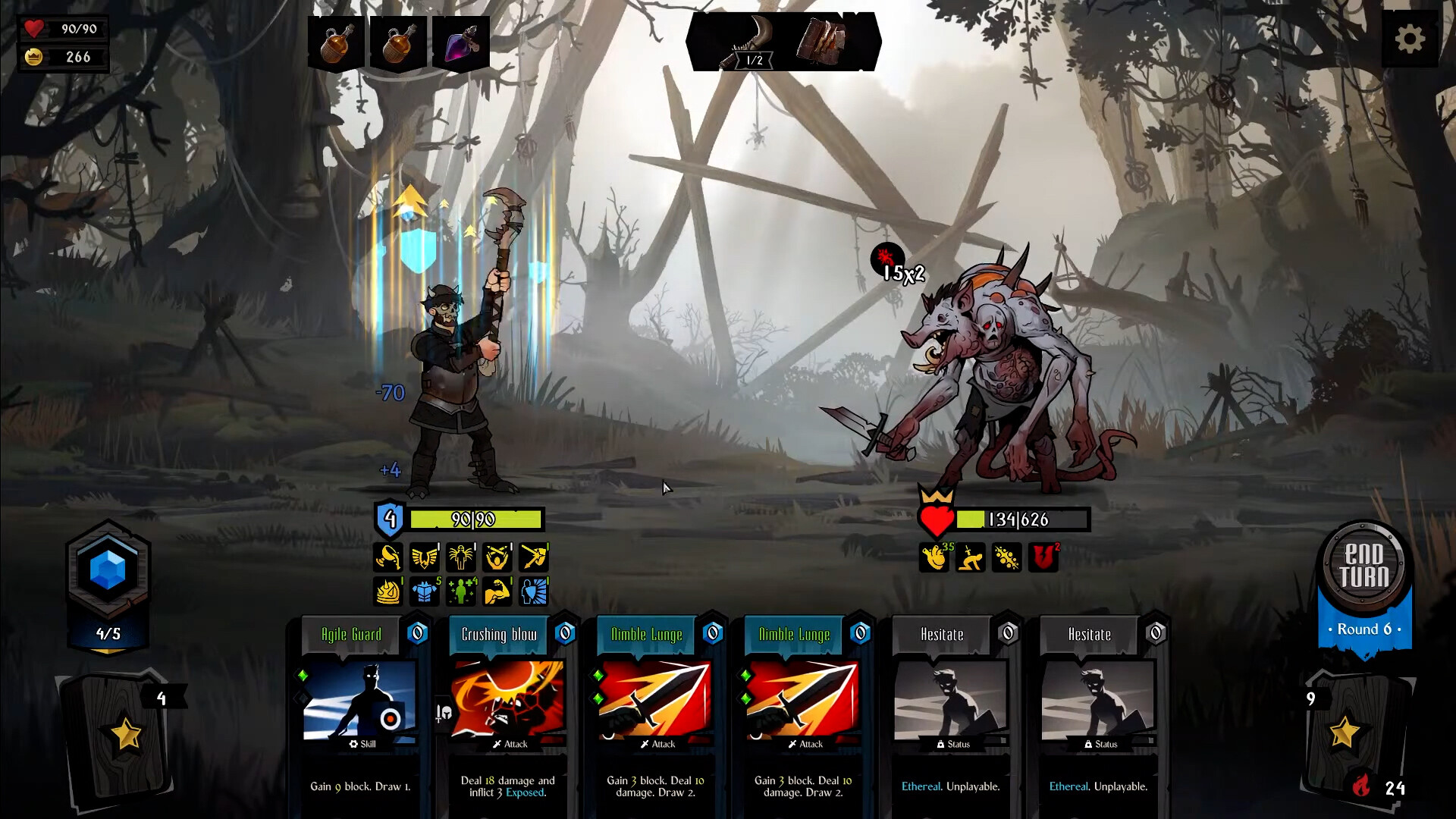Use the purple potion
The height and width of the screenshot is (819, 1456).
tap(460, 43)
